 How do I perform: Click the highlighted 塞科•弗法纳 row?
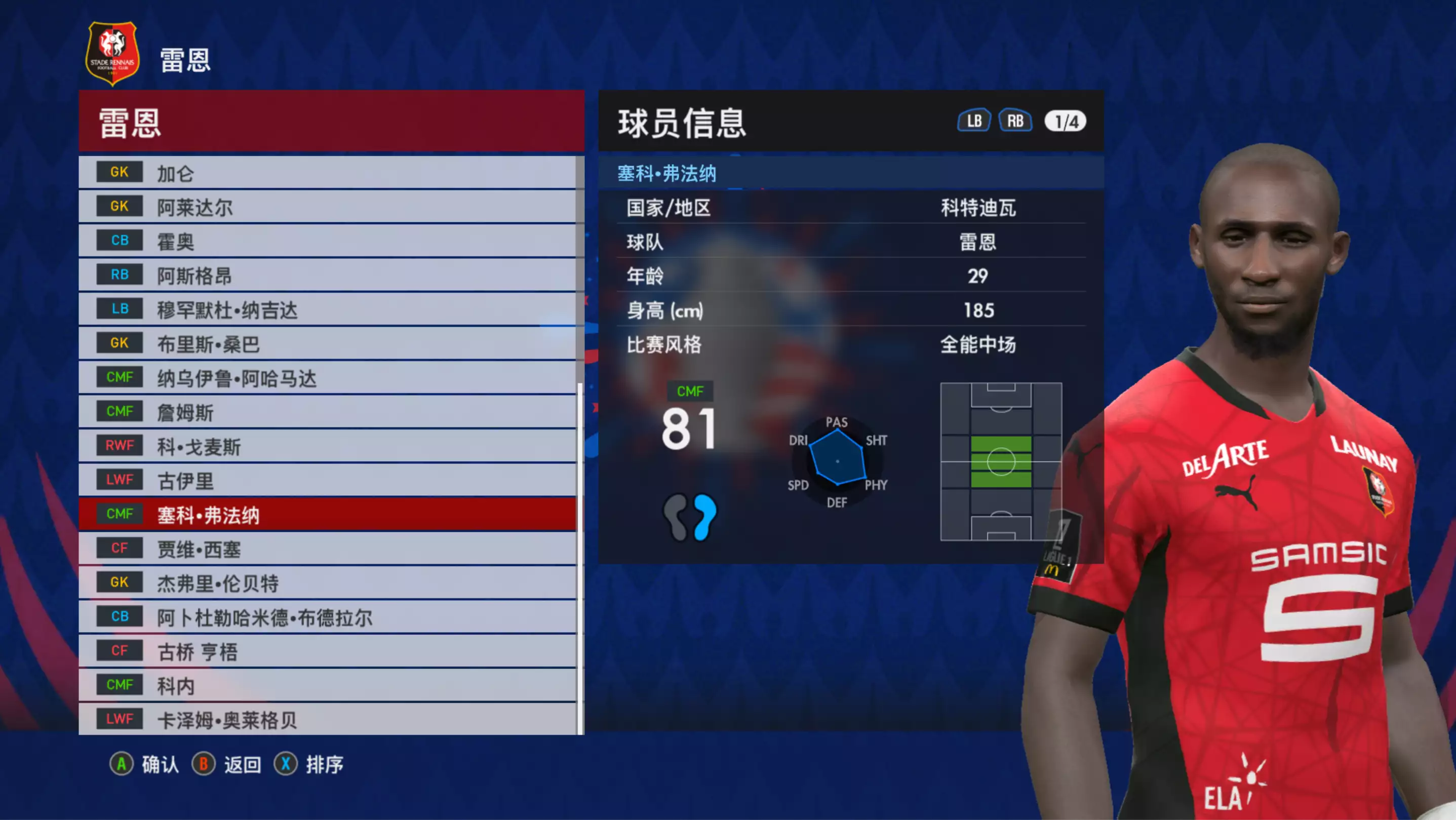[x=328, y=515]
